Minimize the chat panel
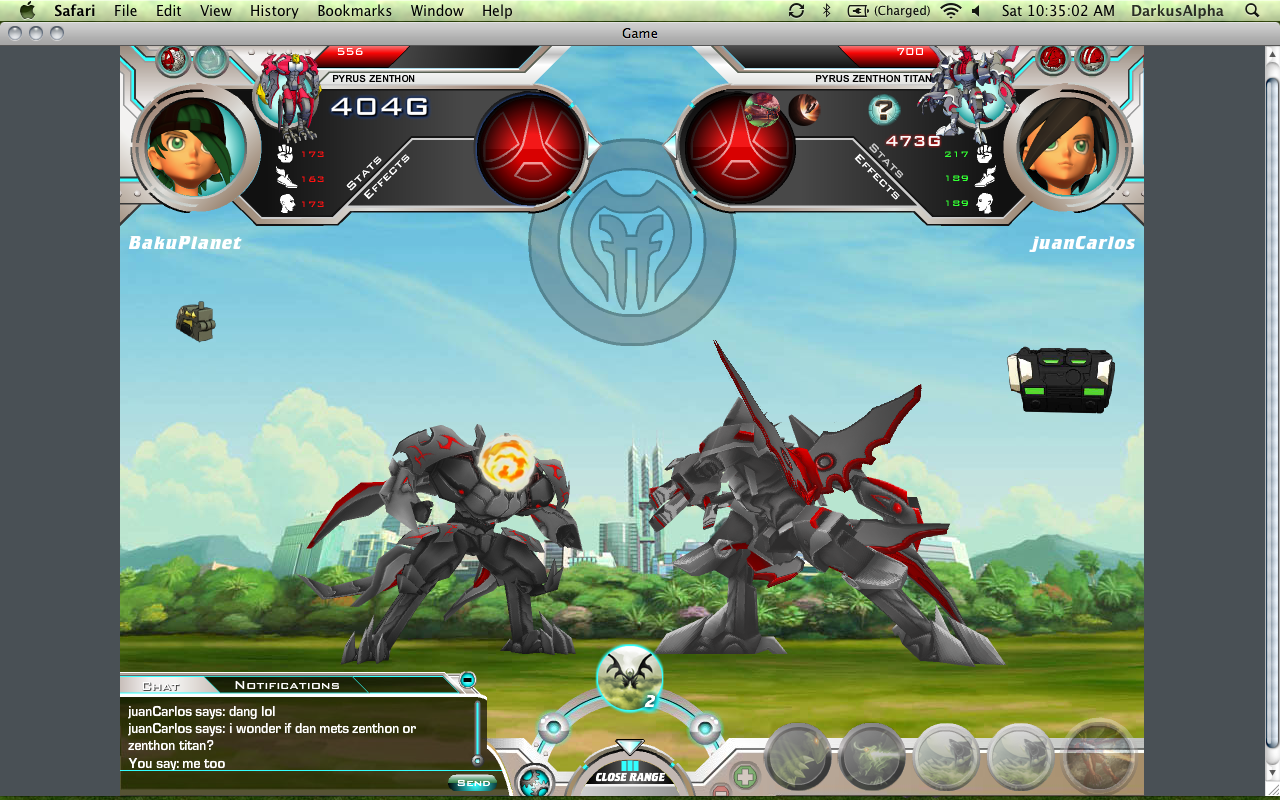The height and width of the screenshot is (800, 1280). pos(467,681)
